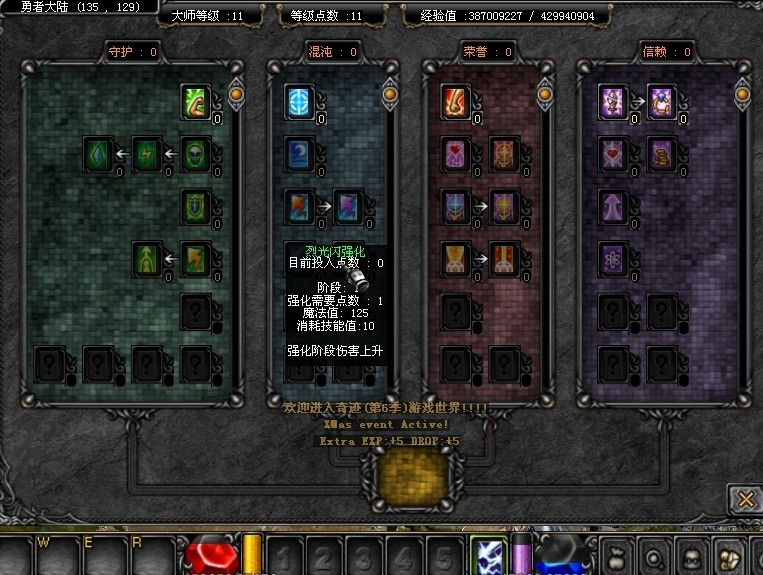Image resolution: width=763 pixels, height=575 pixels.
Task: Click the 守护 tree orange scroll knob
Action: point(237,95)
